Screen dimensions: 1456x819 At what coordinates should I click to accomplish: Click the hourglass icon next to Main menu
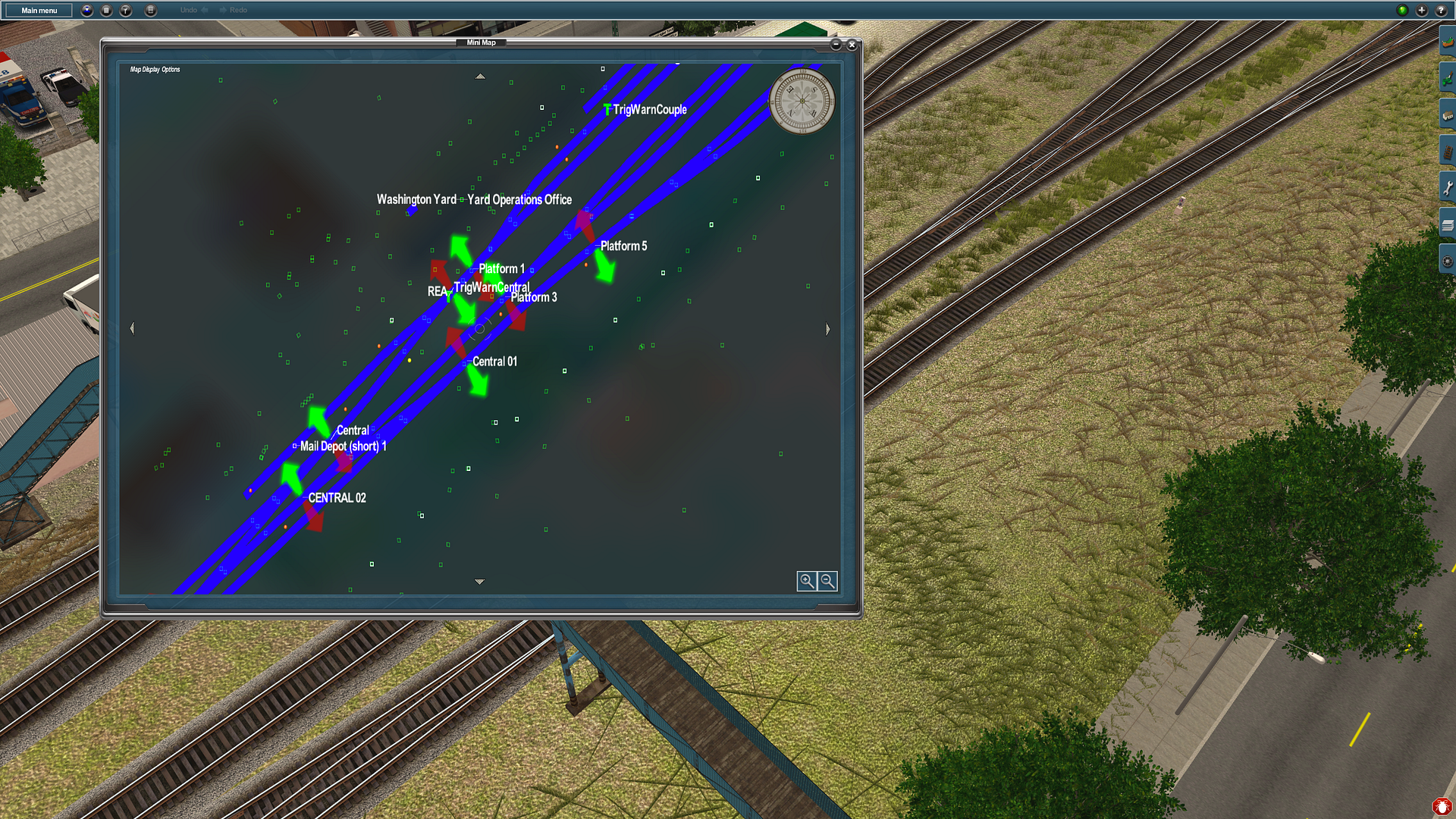tap(87, 11)
